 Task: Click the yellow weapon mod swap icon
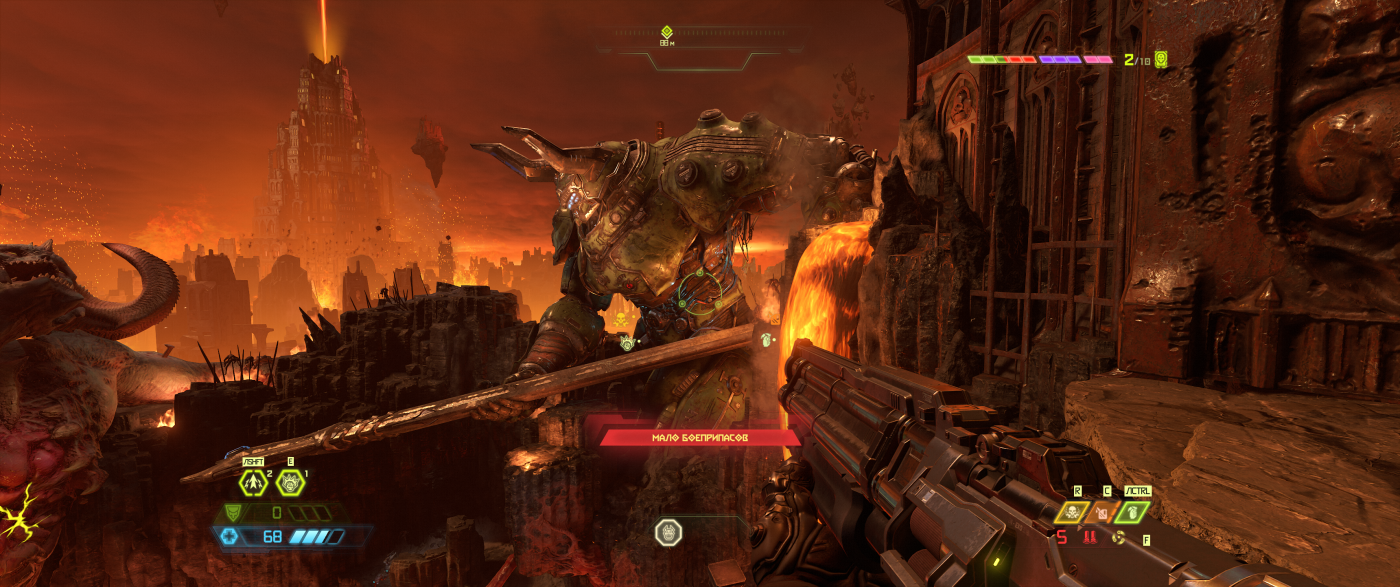1119,538
